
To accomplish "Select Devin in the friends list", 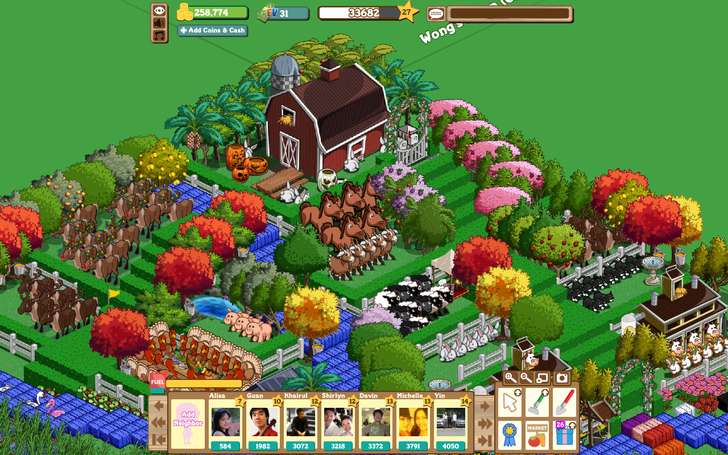I will click(x=376, y=420).
